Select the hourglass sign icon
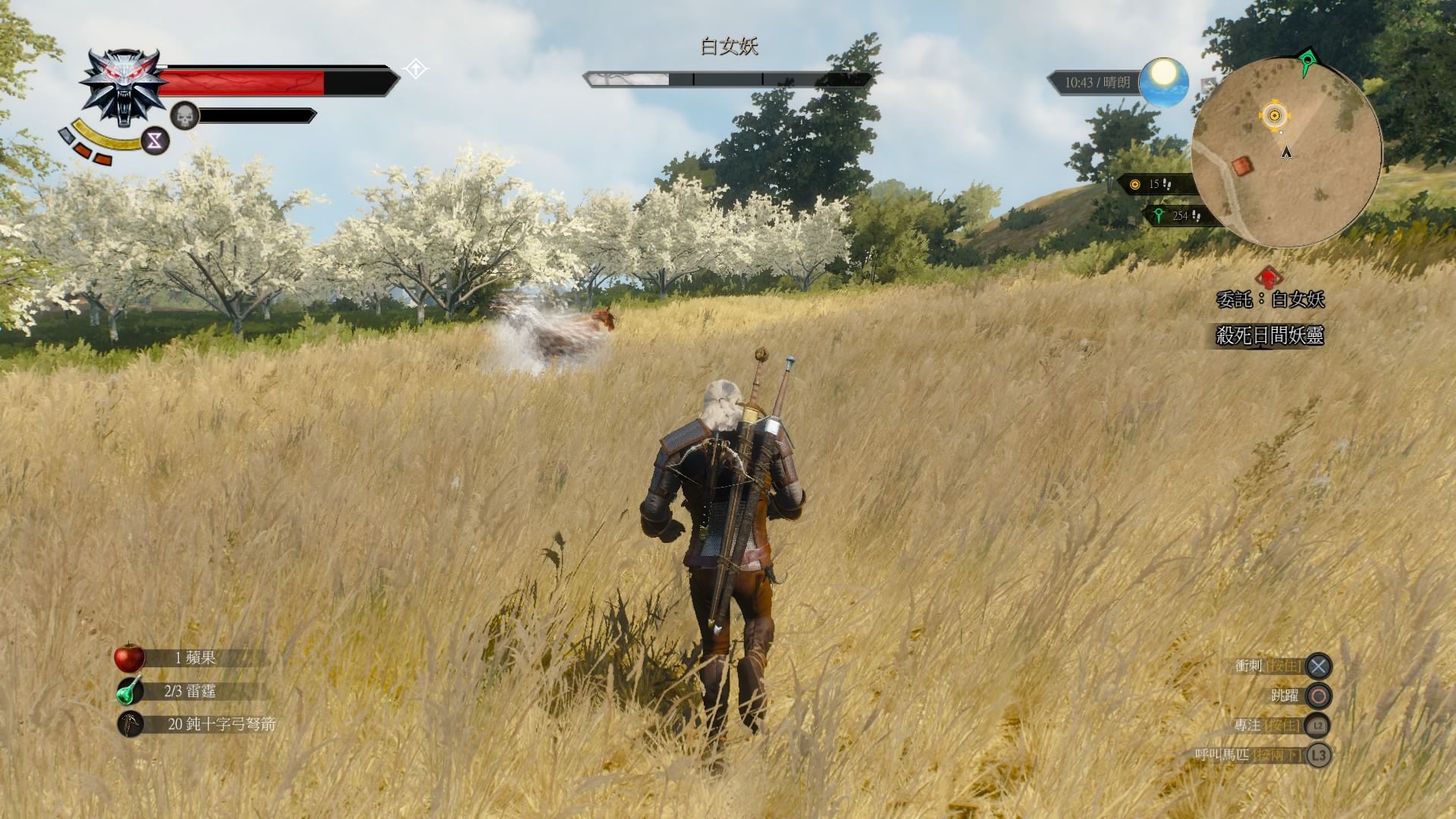The height and width of the screenshot is (819, 1456). tap(155, 140)
